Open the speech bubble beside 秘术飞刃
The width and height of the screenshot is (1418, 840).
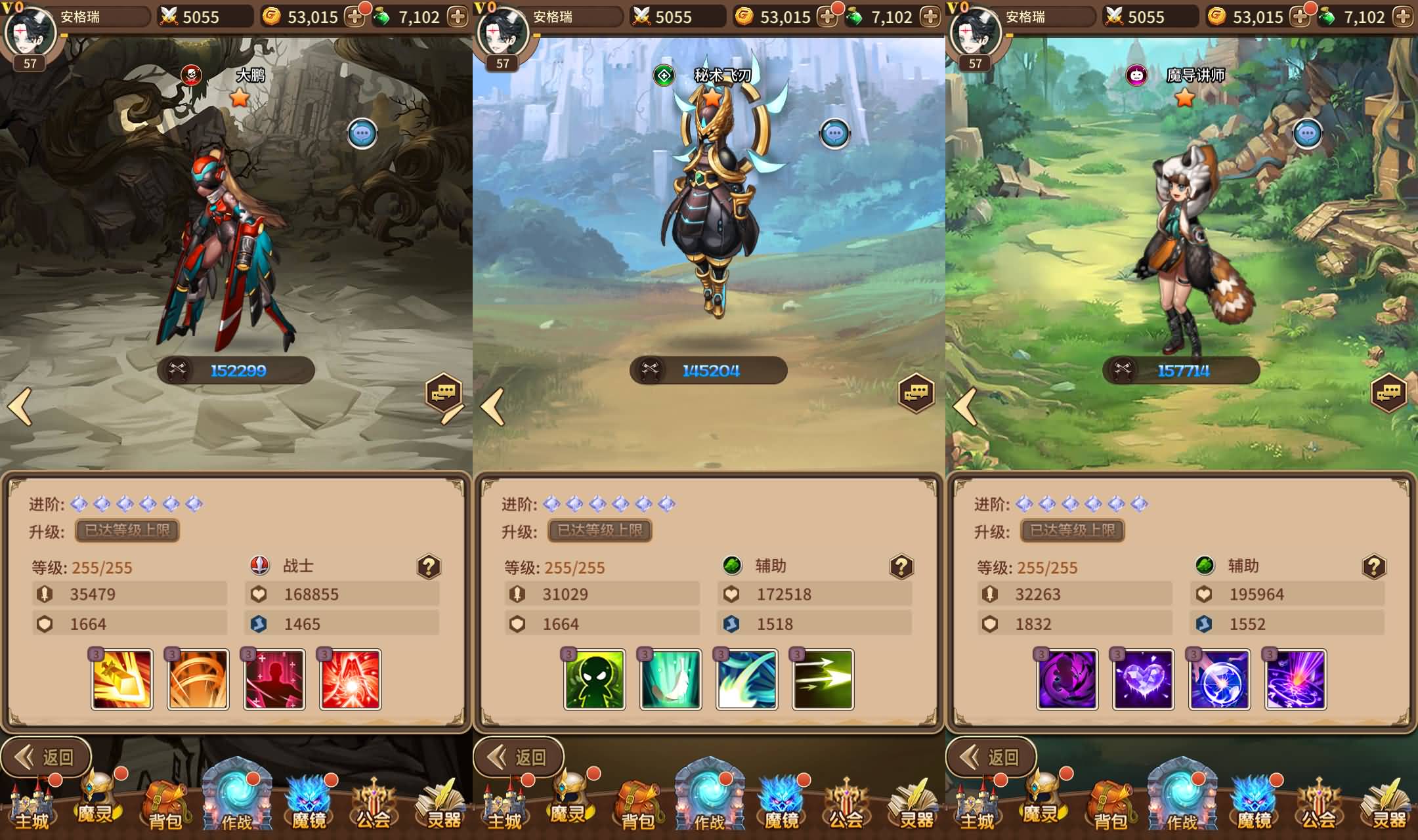pyautogui.click(x=835, y=135)
